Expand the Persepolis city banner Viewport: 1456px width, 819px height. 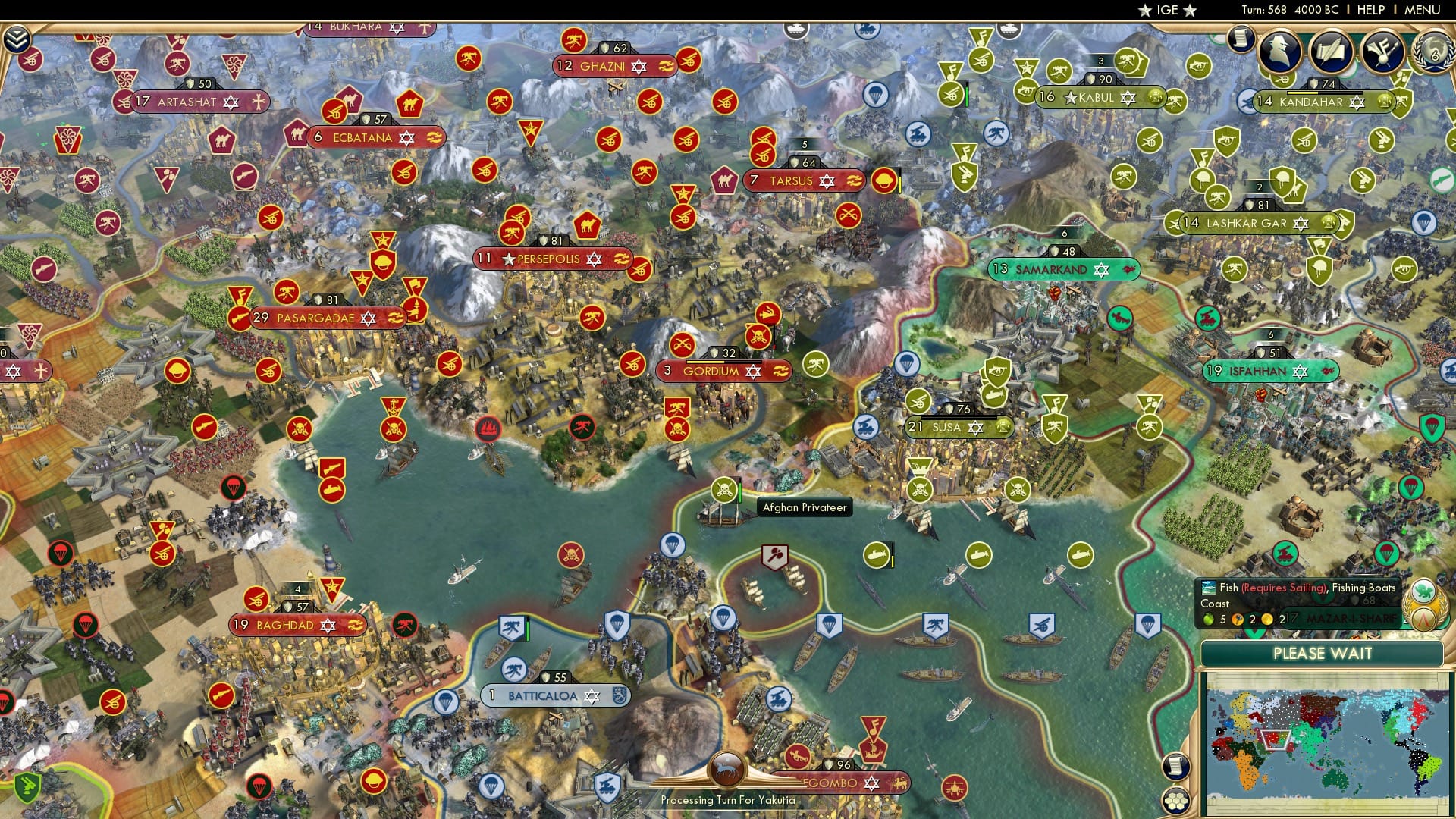554,259
